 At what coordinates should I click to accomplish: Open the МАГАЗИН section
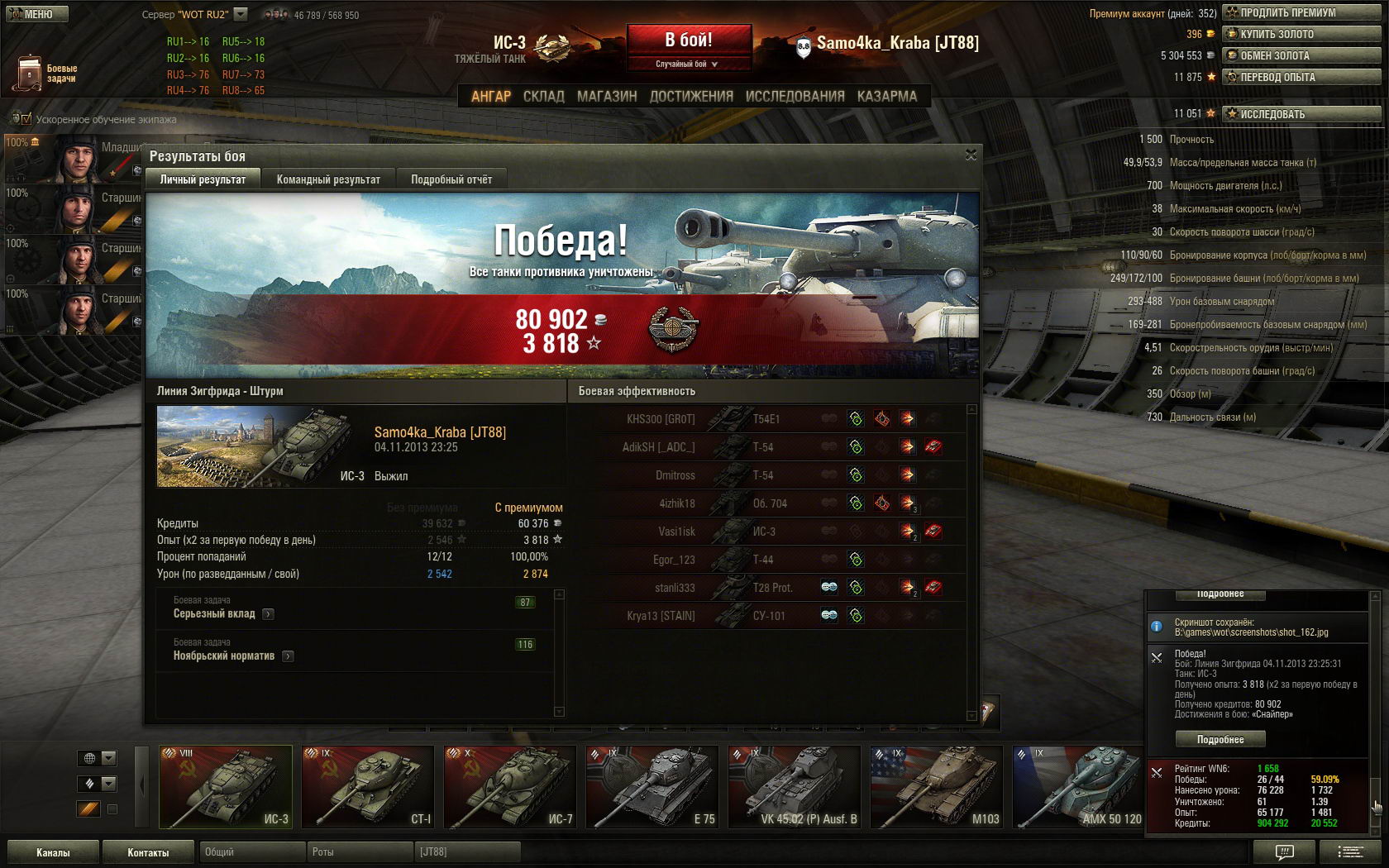607,97
